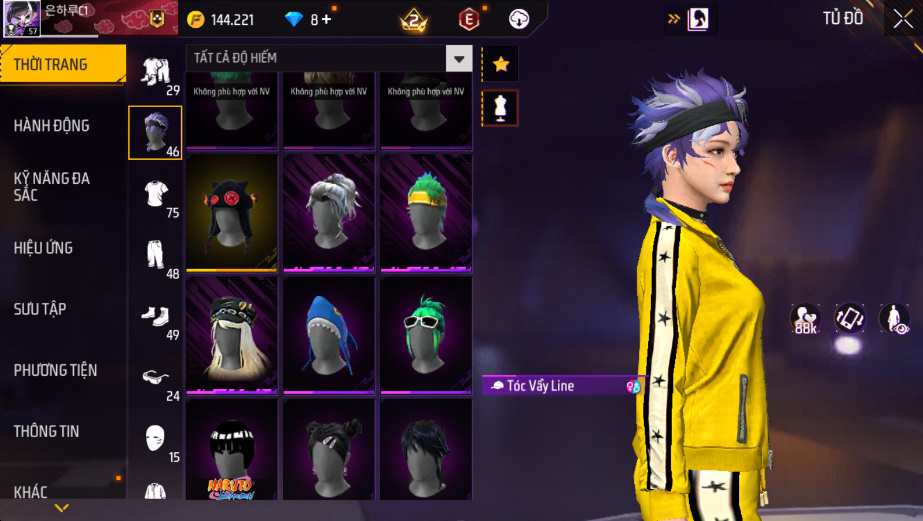
Task: Select the Kỹ Năng Đa Sắc tab
Action: (x=52, y=186)
